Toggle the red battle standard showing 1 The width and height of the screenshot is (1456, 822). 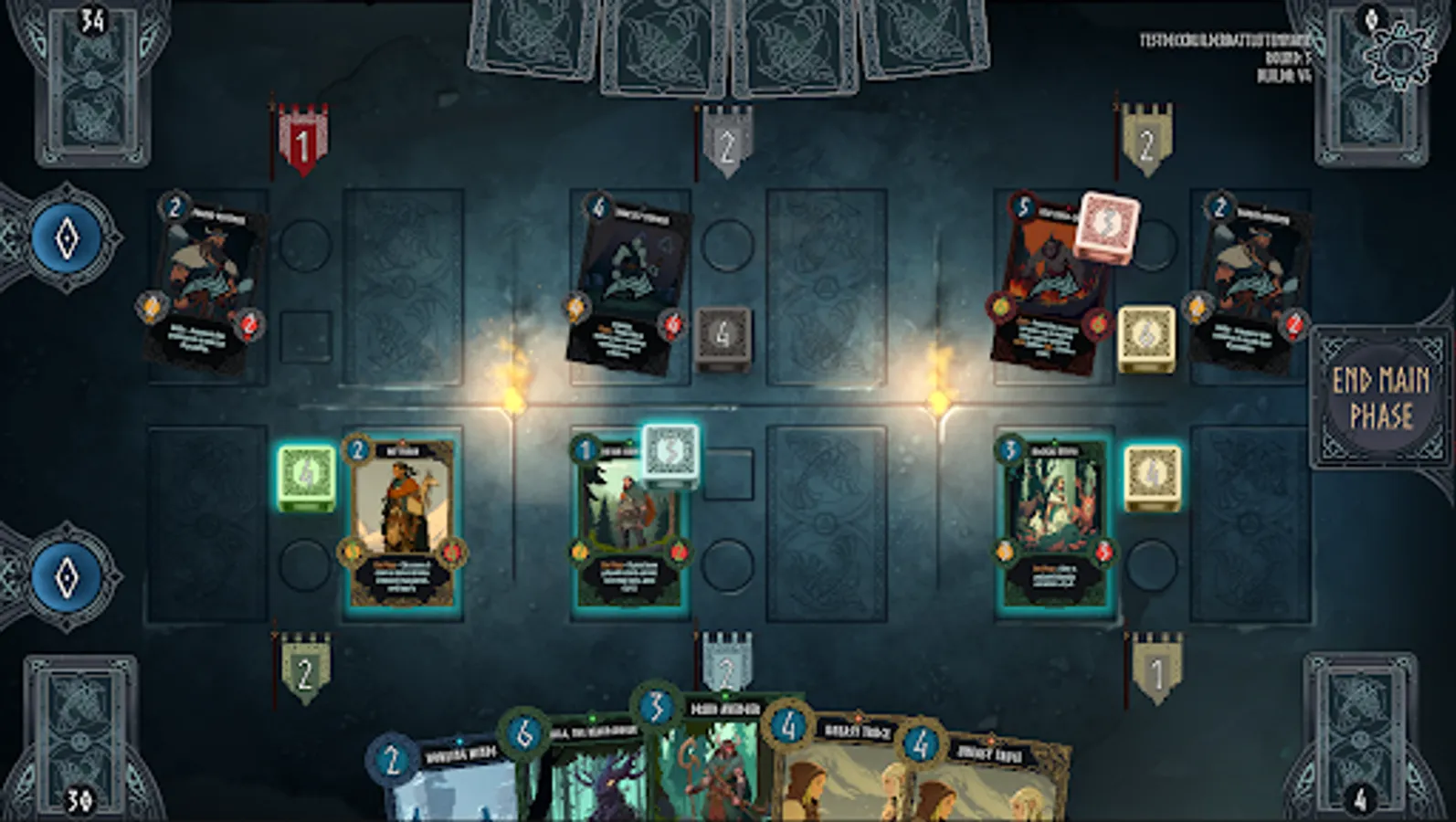pos(301,142)
